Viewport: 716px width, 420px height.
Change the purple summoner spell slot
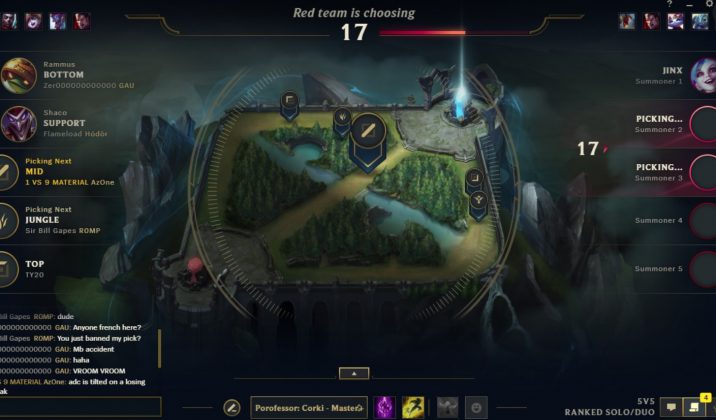click(x=384, y=407)
